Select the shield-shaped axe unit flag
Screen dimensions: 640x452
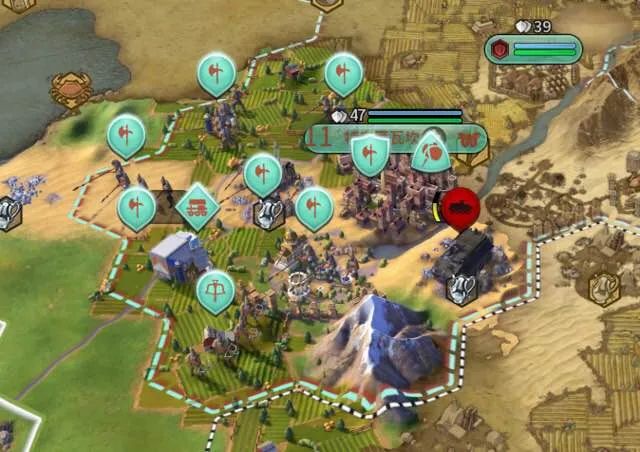pos(369,153)
